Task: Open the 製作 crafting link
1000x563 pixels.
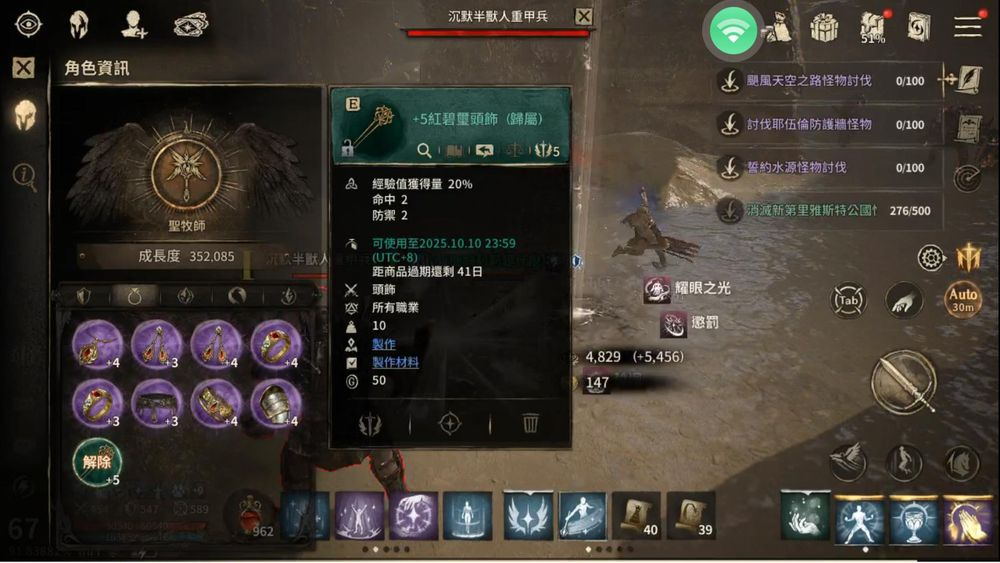Action: (x=384, y=344)
